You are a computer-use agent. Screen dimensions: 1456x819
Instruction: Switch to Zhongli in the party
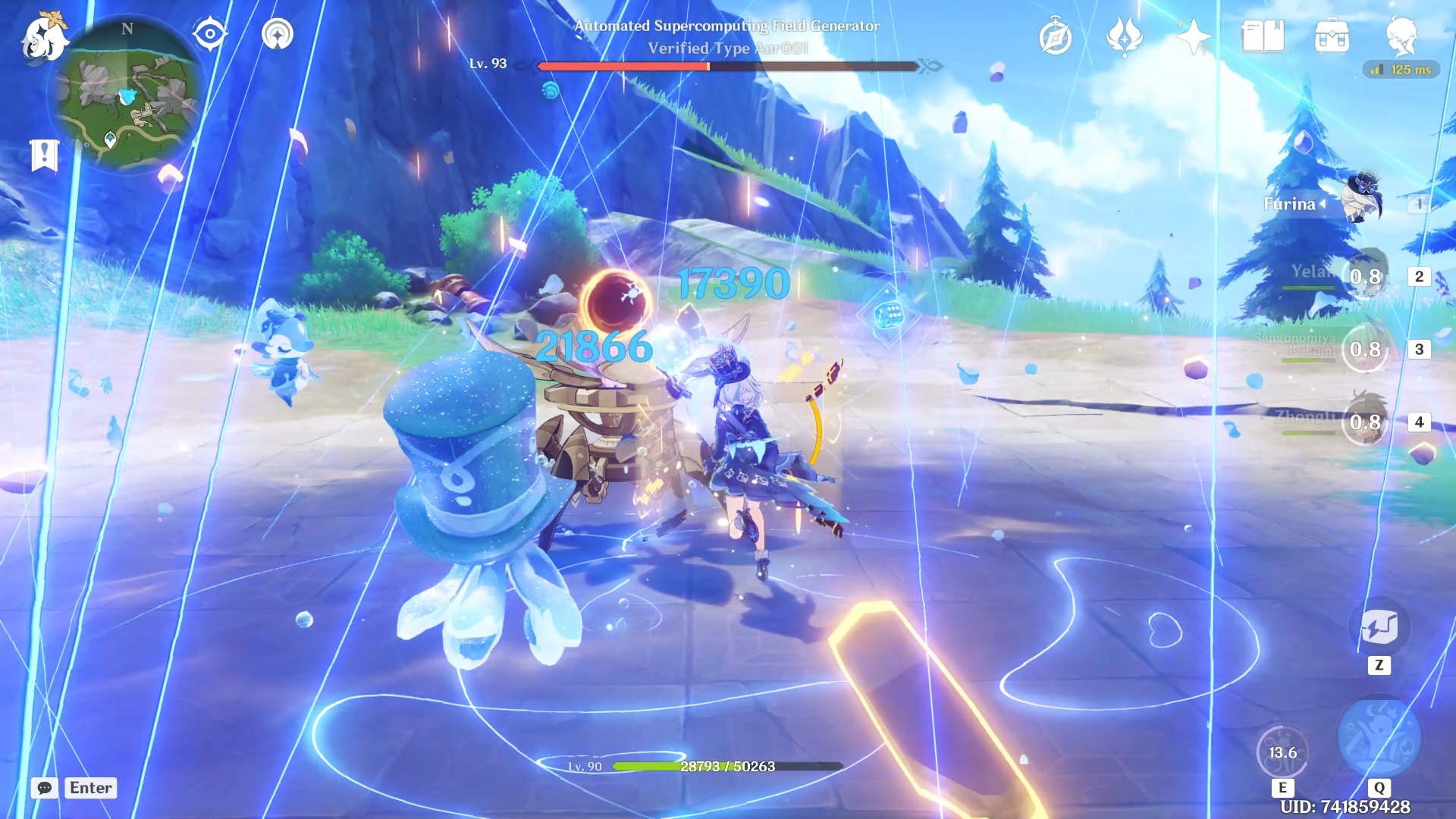(x=1363, y=422)
